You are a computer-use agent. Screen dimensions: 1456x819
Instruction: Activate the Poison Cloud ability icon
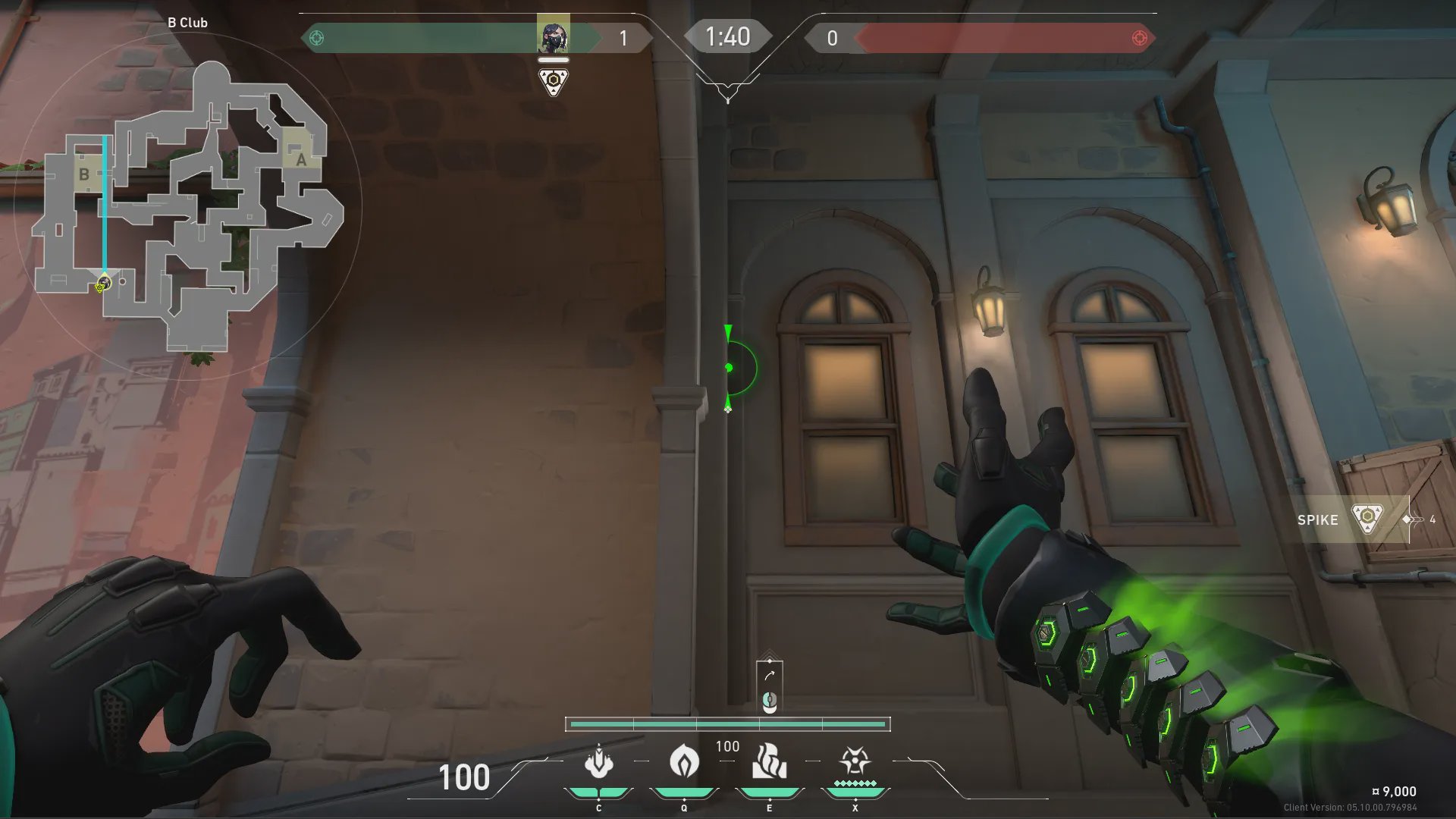click(684, 762)
